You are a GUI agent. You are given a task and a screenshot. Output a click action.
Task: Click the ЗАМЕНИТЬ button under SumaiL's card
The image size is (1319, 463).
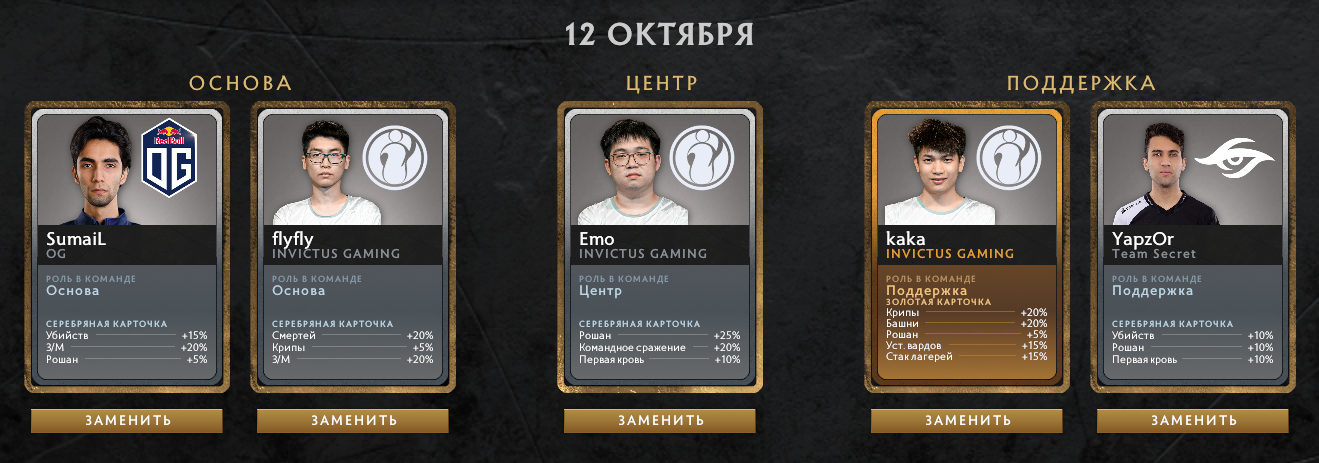[x=127, y=420]
